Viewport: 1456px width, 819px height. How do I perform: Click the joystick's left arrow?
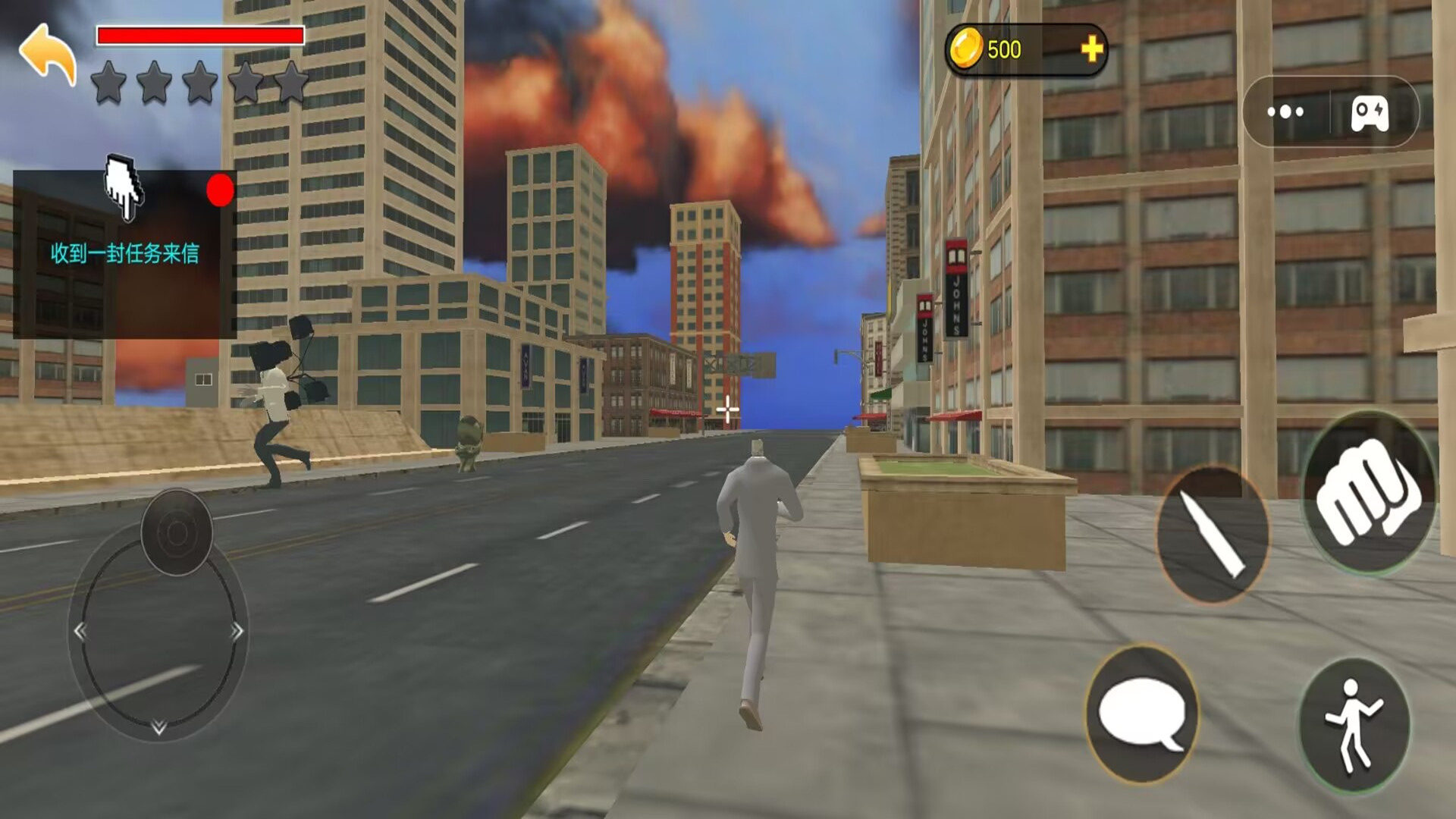tap(80, 630)
